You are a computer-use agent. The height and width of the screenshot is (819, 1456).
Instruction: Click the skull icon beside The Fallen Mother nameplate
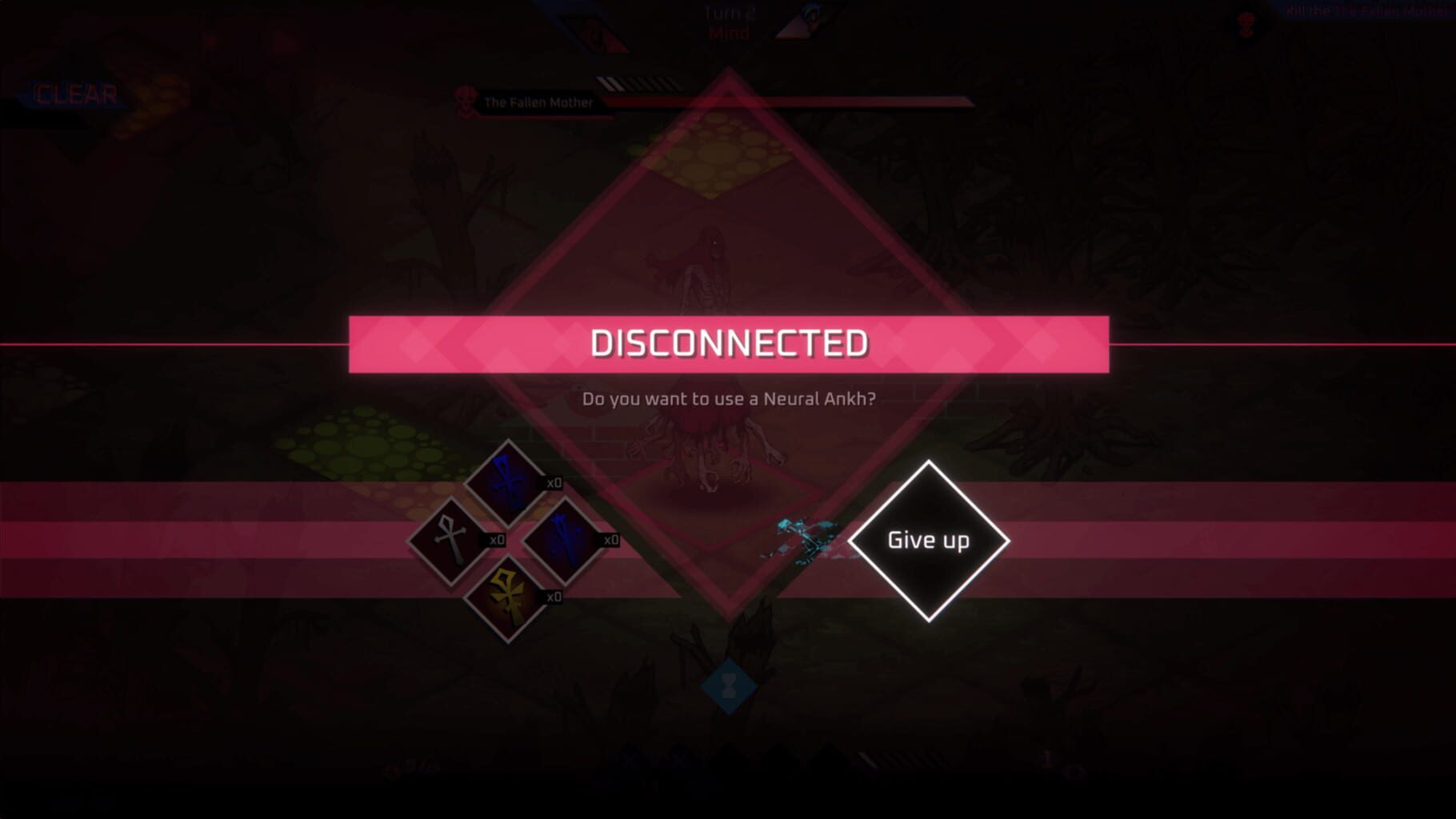click(464, 100)
